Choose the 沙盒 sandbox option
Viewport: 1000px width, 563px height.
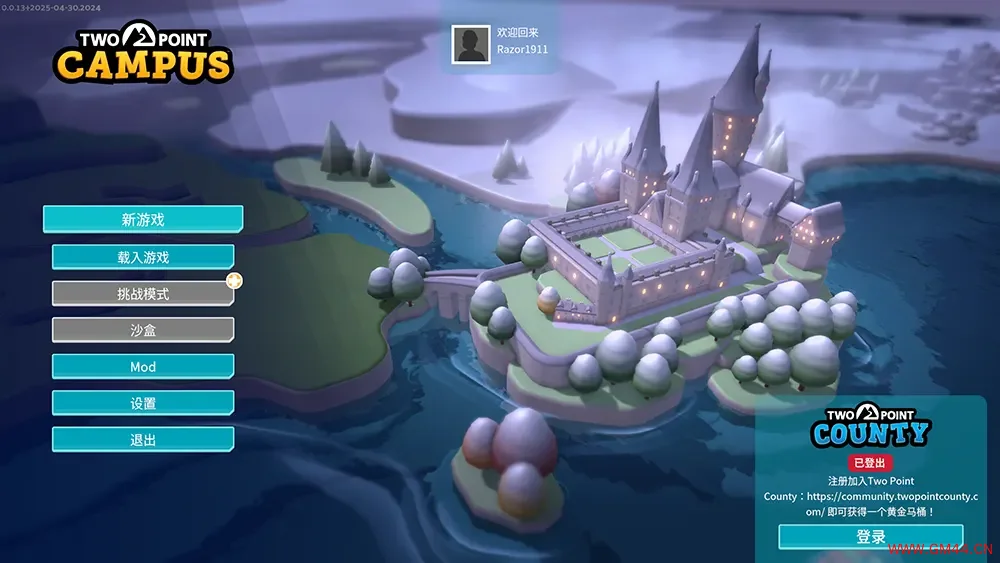pos(143,330)
